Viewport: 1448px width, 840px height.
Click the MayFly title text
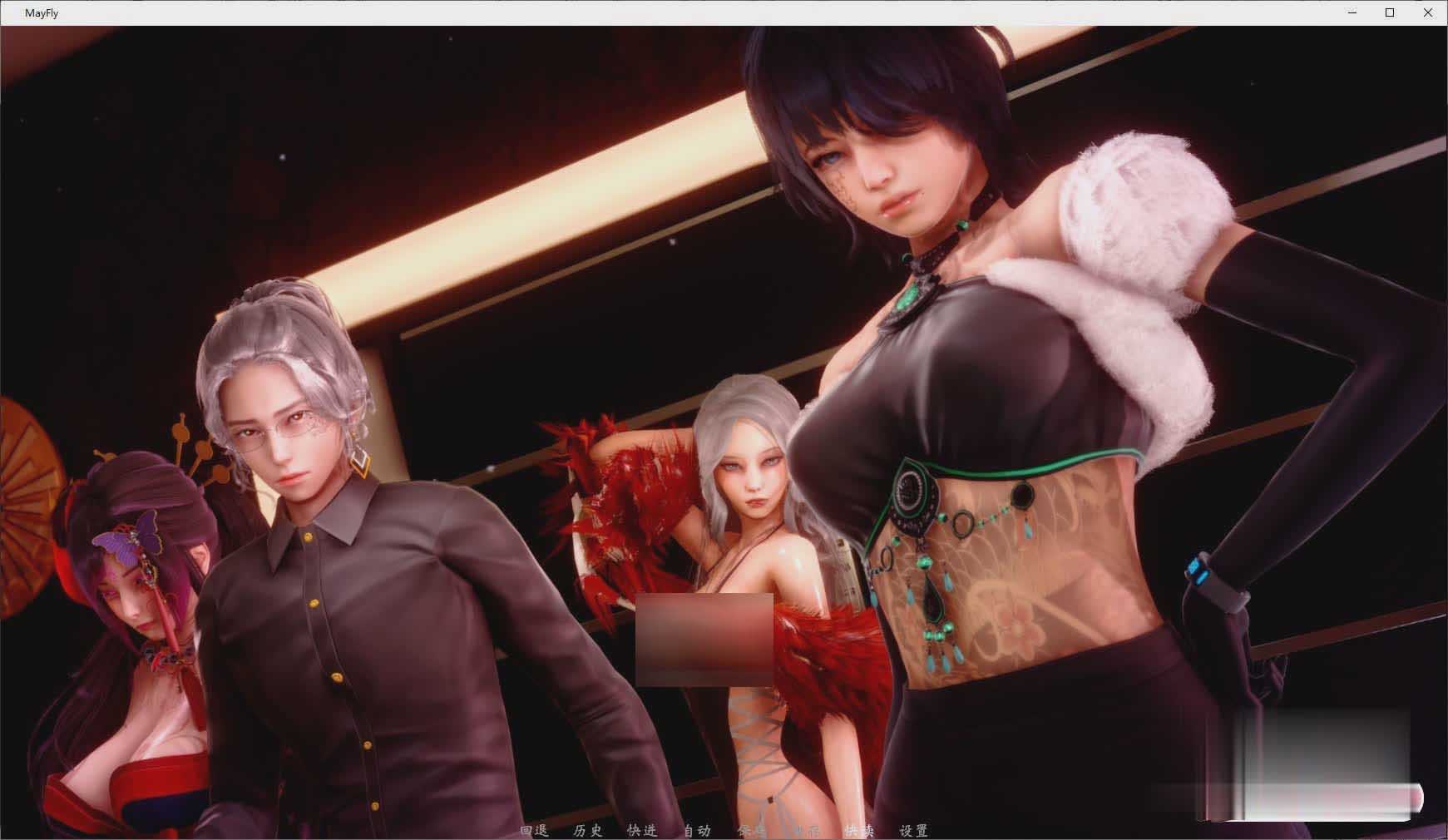(x=42, y=12)
